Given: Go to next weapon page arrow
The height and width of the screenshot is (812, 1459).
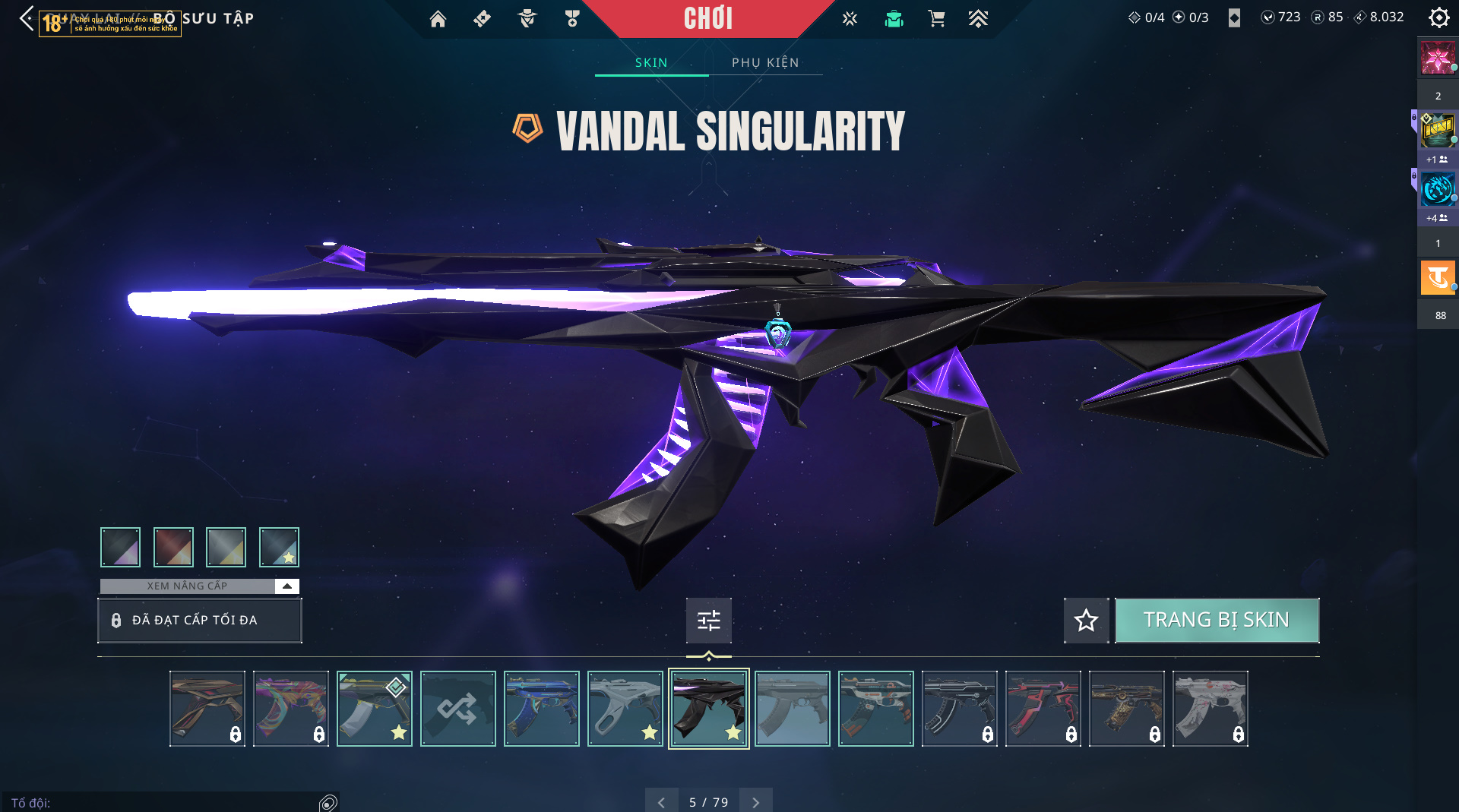Looking at the screenshot, I should pos(755,802).
